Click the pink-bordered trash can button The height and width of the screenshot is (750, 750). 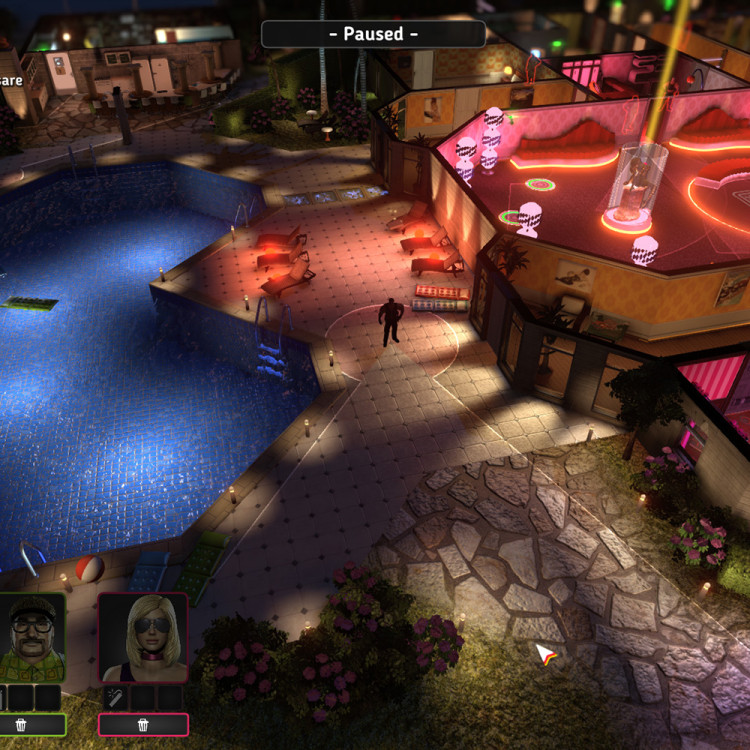click(x=143, y=724)
